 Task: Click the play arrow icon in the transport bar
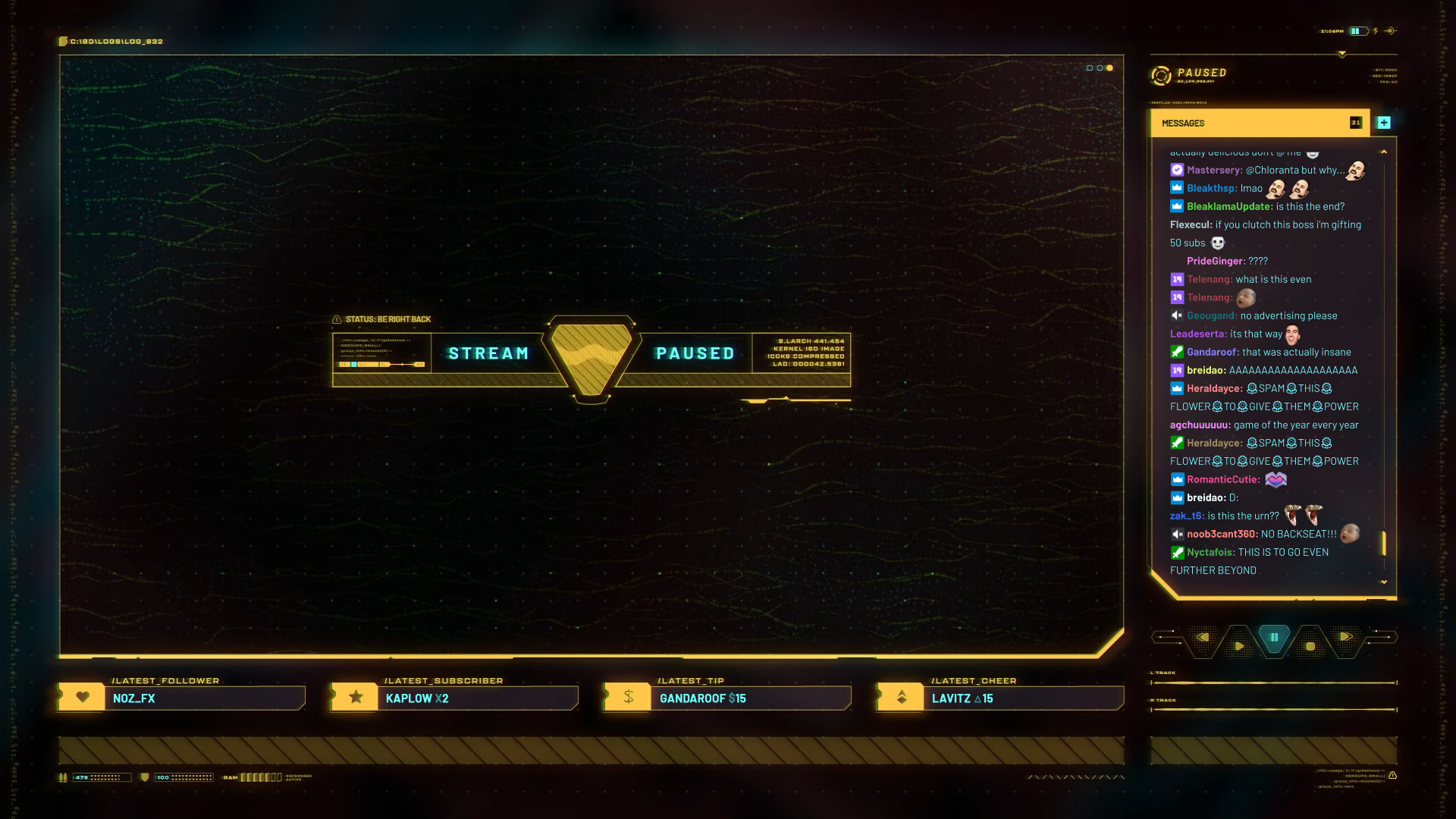[1238, 645]
